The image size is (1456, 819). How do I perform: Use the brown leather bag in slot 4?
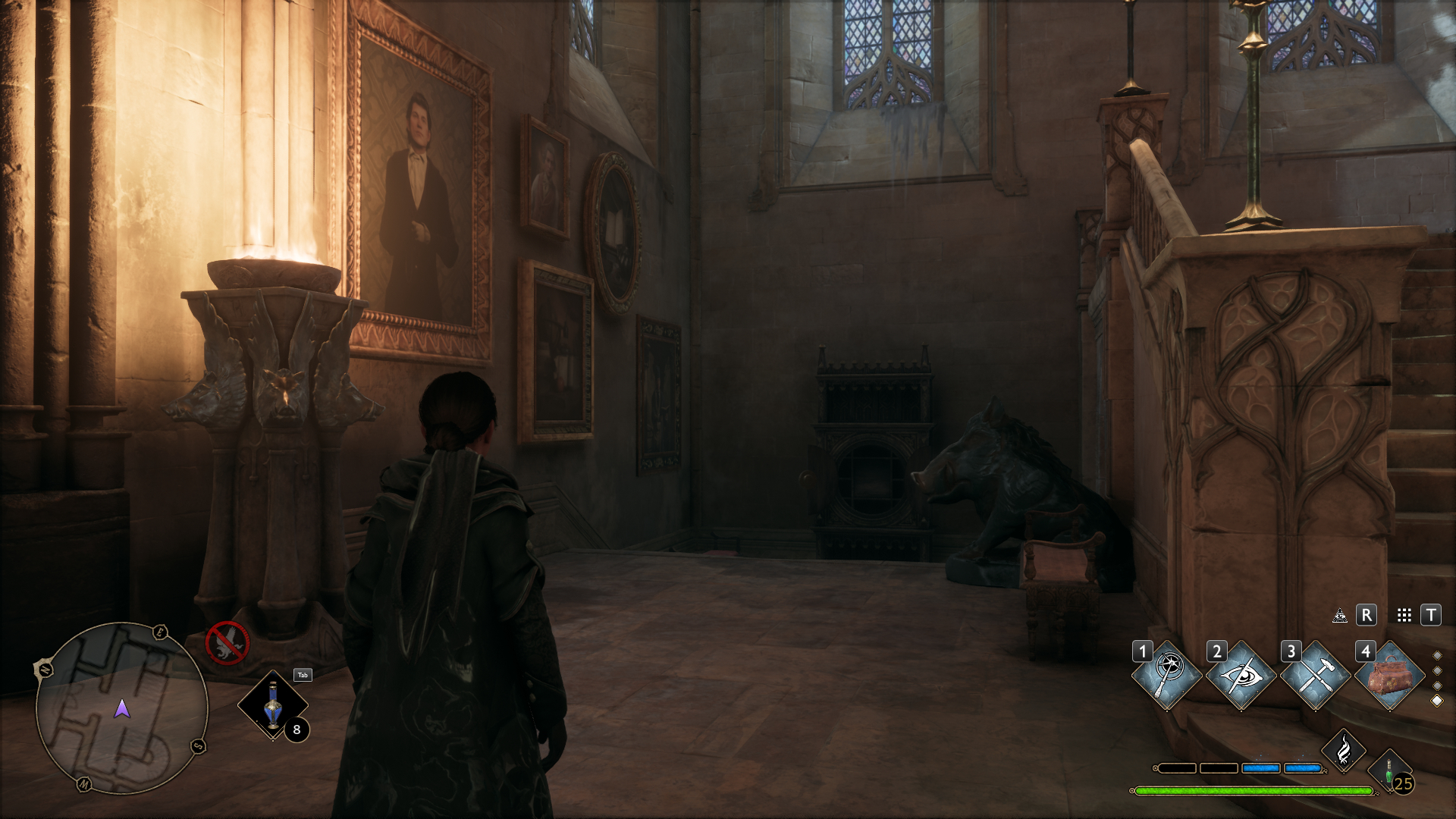tap(1389, 675)
